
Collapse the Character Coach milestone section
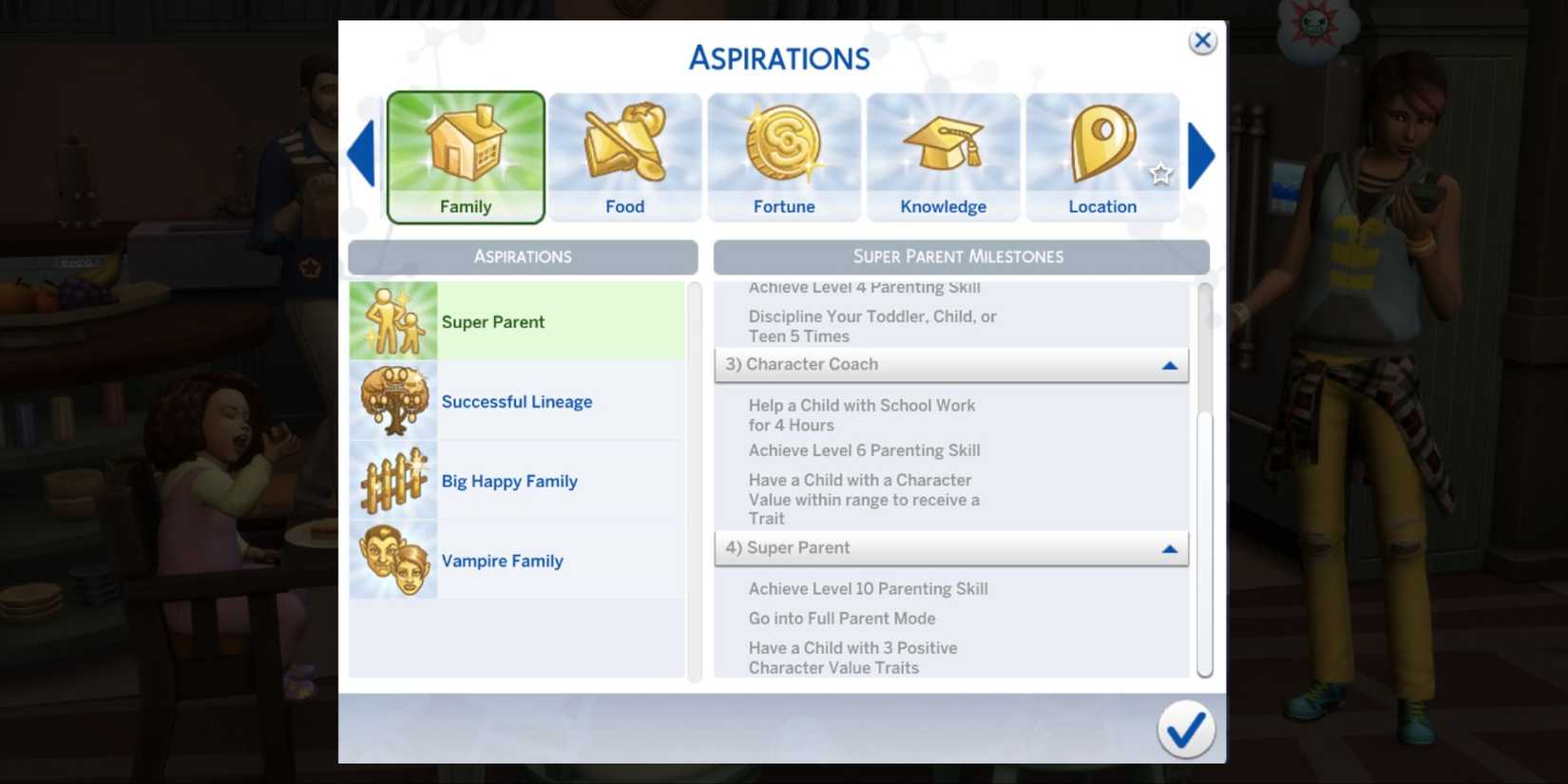click(x=1171, y=364)
